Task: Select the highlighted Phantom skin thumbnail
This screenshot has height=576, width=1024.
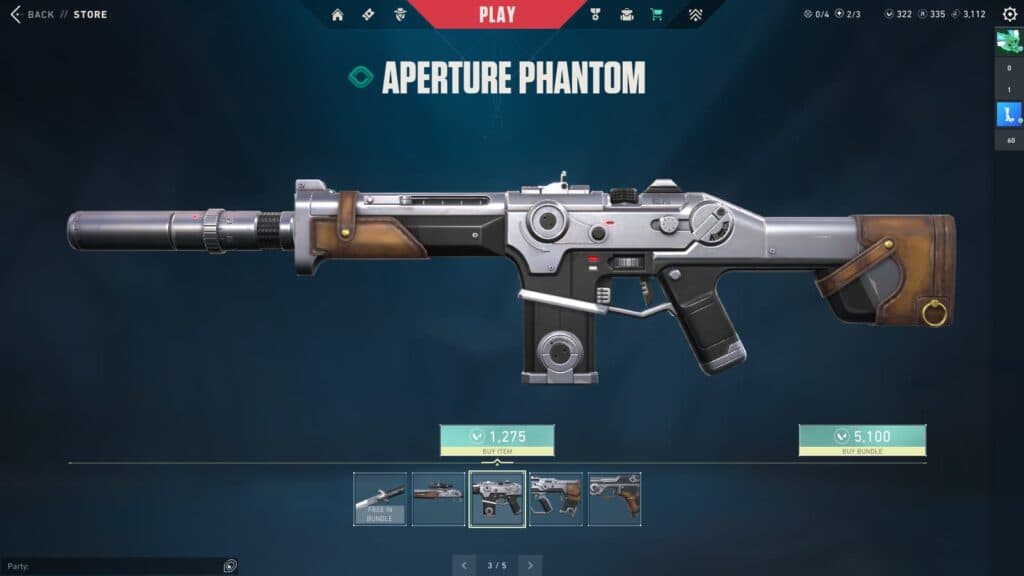Action: coord(497,499)
